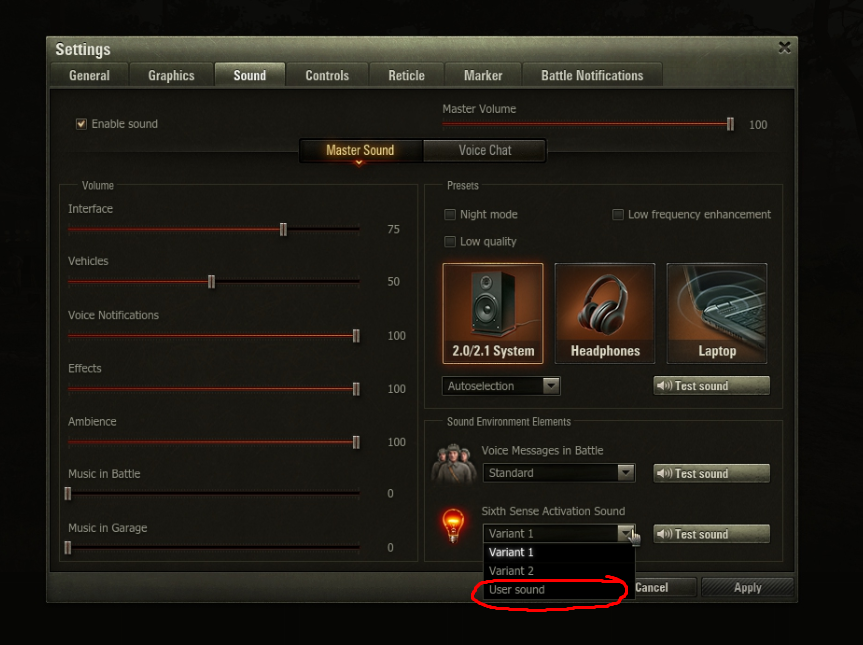The height and width of the screenshot is (645, 863).
Task: Switch to the Controls tab
Action: point(327,75)
